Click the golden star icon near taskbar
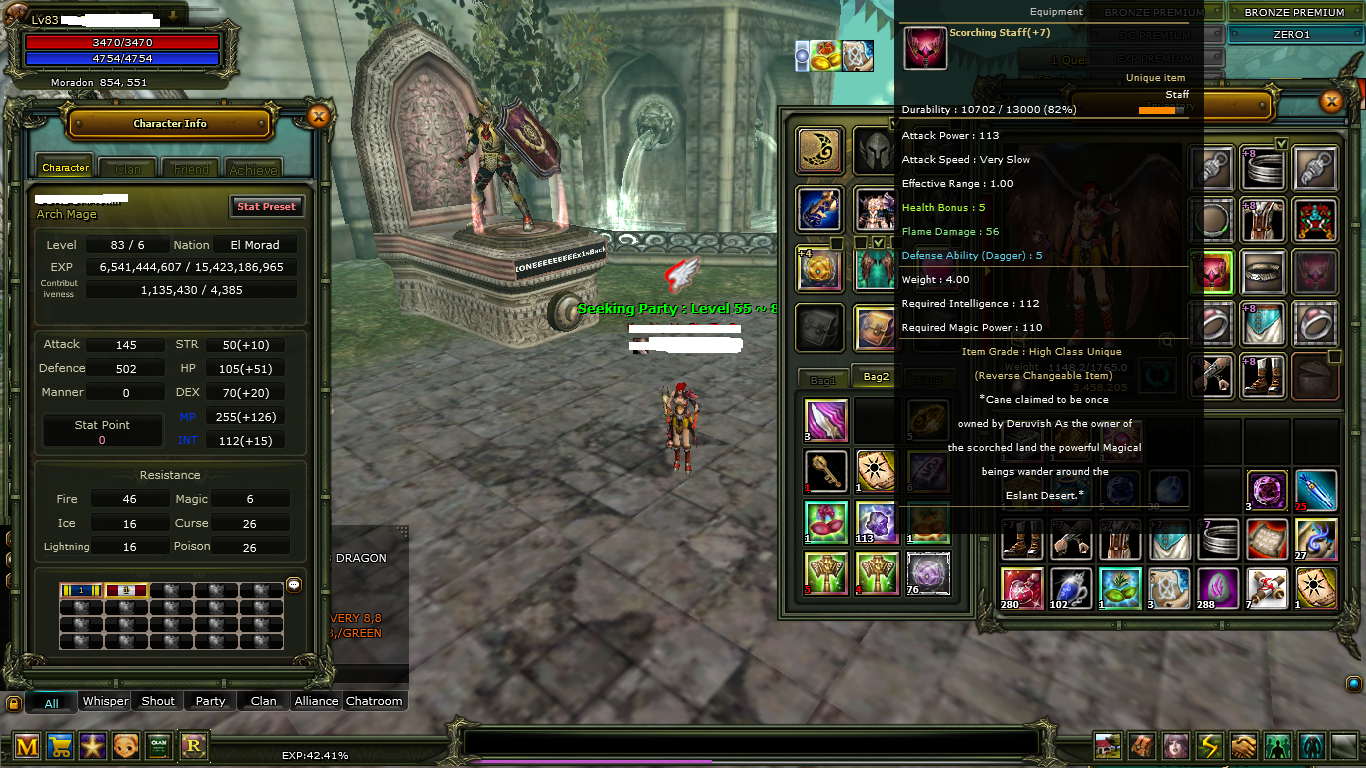This screenshot has height=768, width=1366. click(93, 745)
